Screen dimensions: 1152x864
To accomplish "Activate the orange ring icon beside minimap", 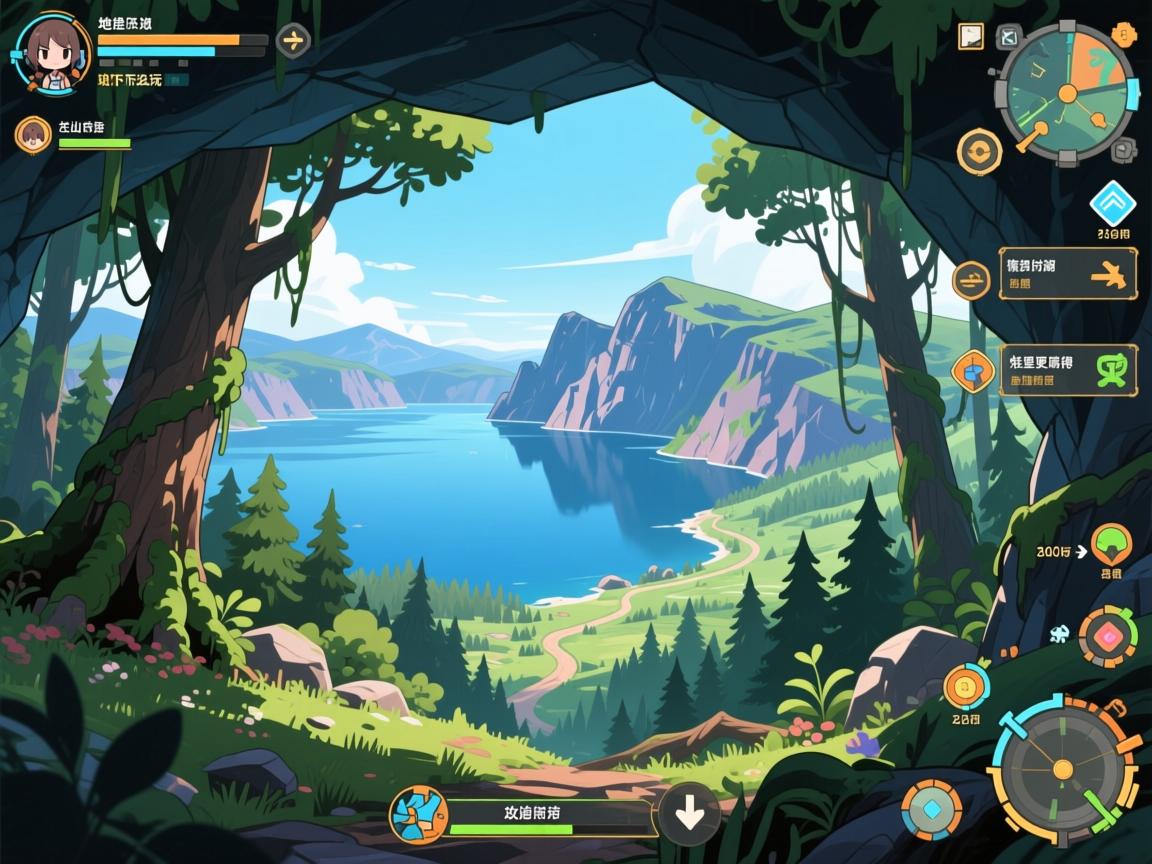I will click(x=979, y=152).
